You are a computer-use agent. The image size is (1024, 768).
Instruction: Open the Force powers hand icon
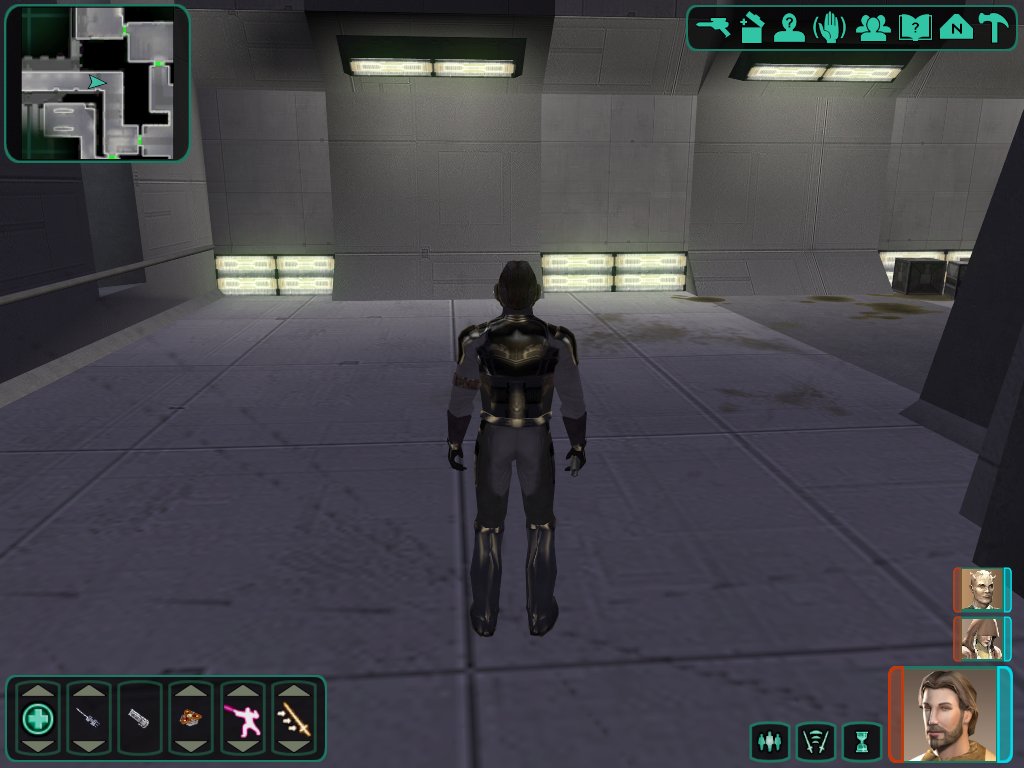[830, 27]
